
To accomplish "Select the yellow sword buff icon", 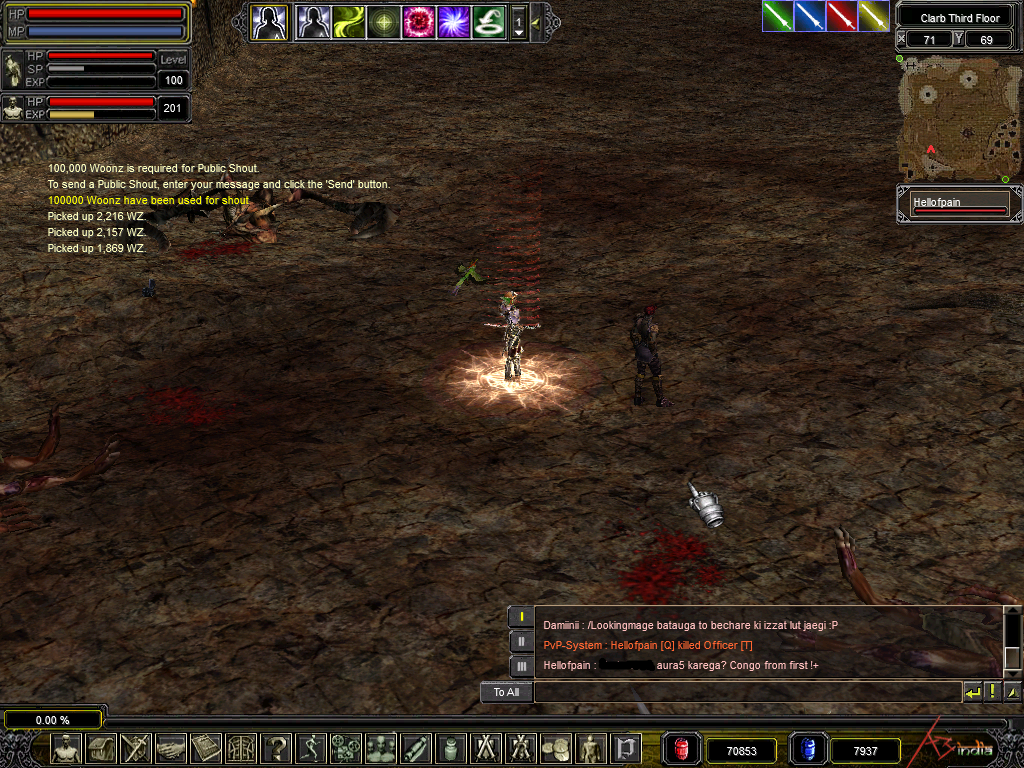I will click(874, 16).
